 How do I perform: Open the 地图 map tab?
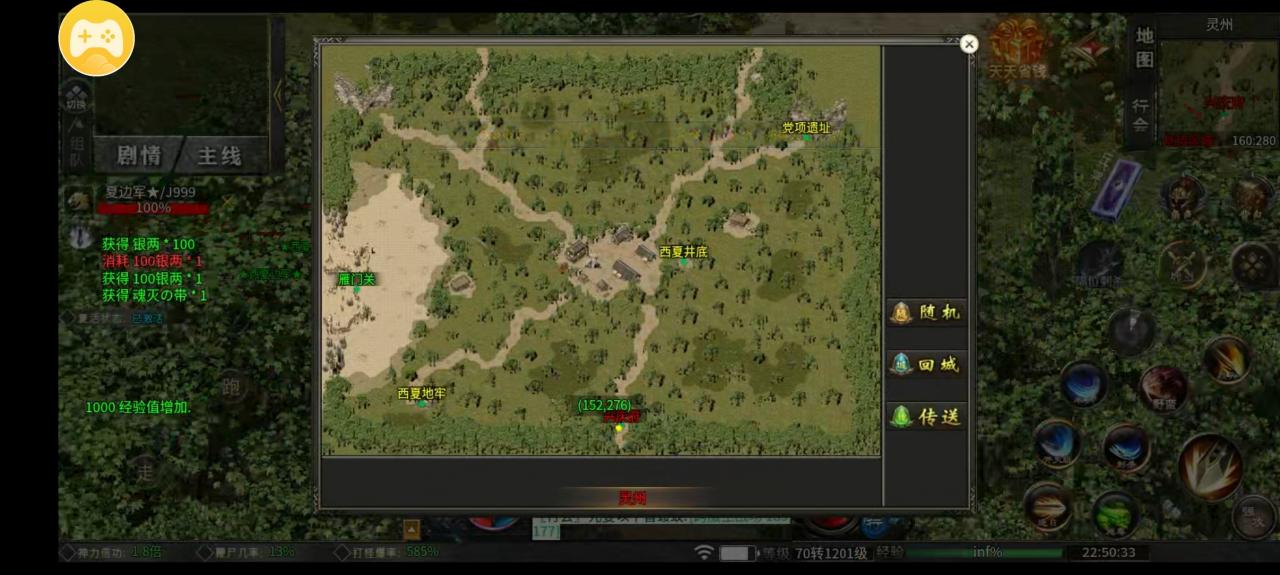point(1144,48)
